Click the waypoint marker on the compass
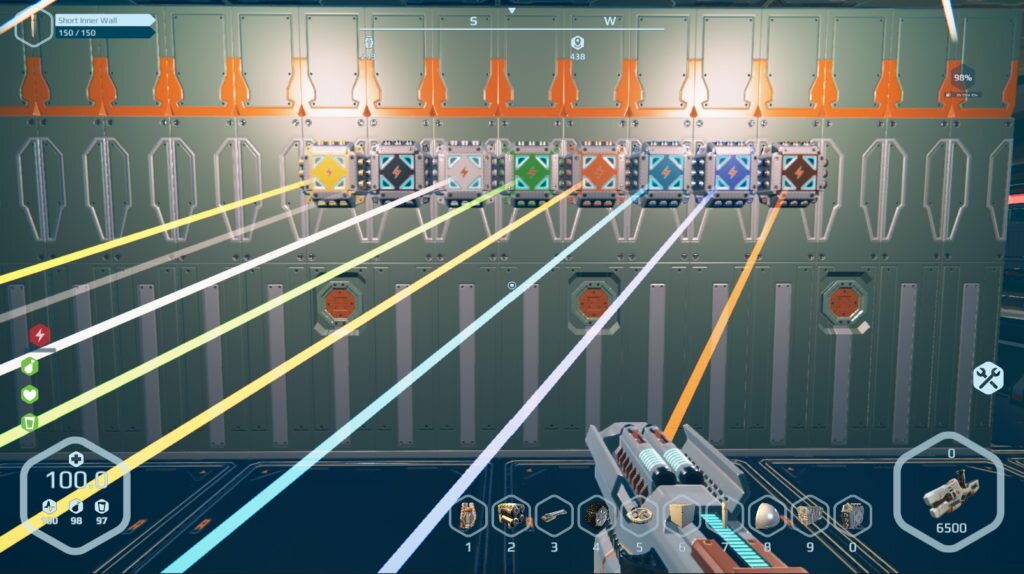 click(577, 42)
